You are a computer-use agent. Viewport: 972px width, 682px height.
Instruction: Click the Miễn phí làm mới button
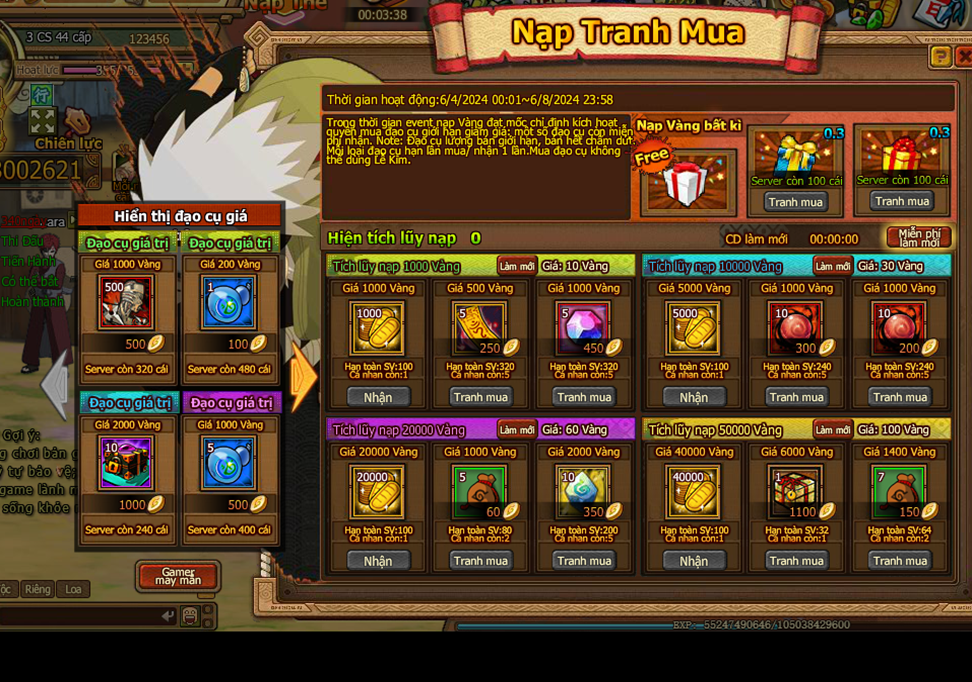918,238
